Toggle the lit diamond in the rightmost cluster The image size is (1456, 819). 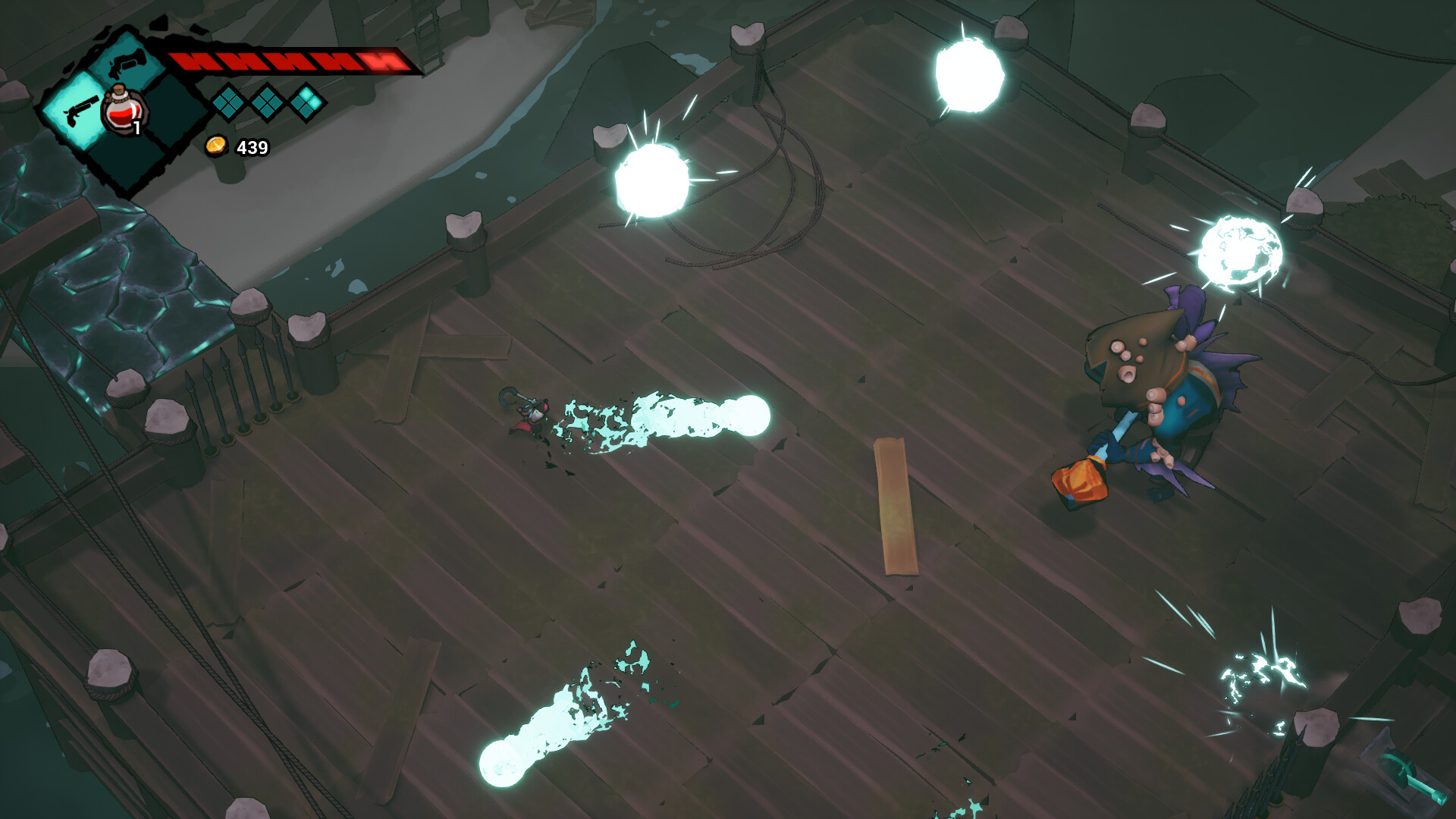point(306,95)
